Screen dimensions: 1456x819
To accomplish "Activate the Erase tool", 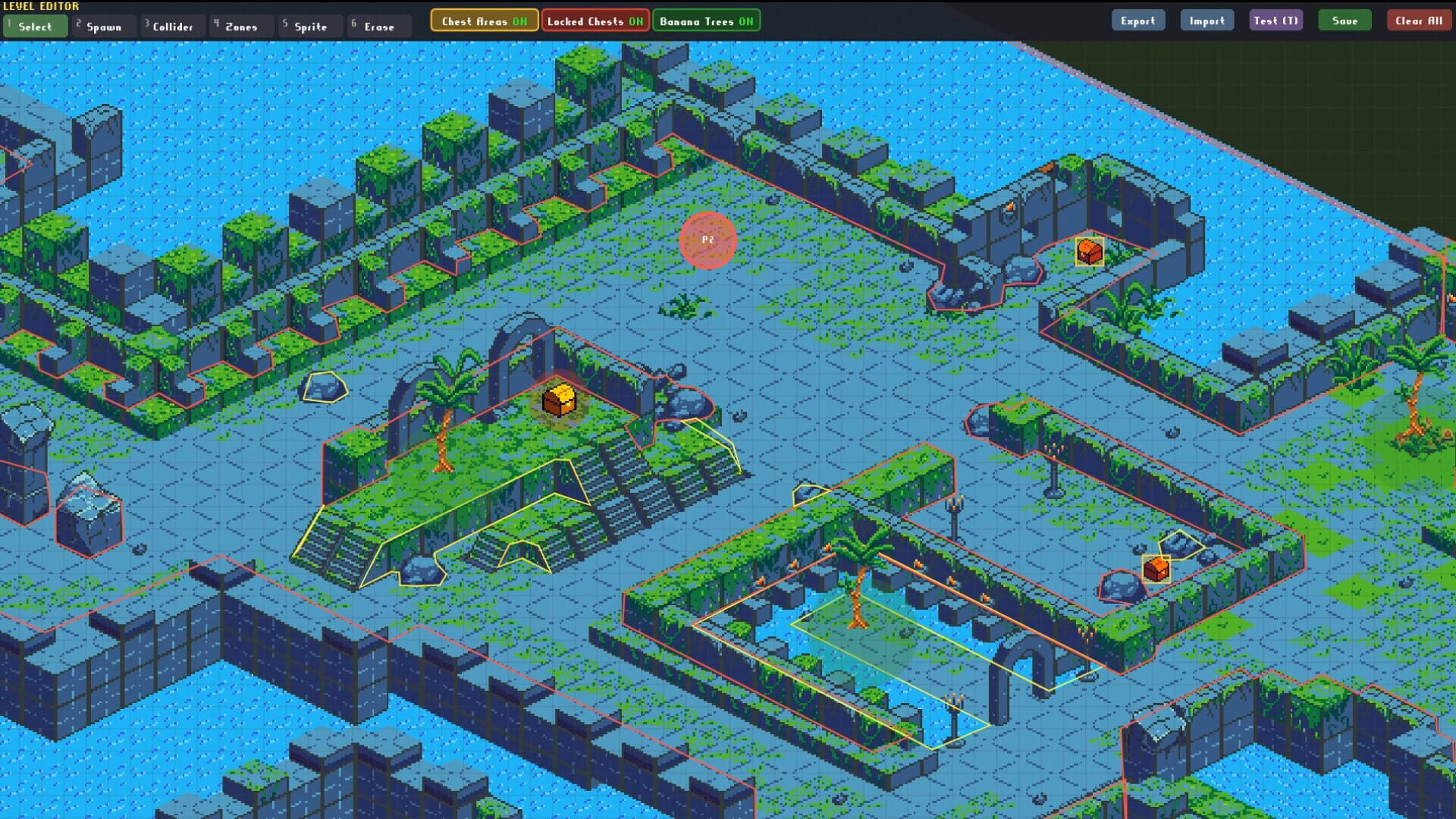I will (378, 25).
